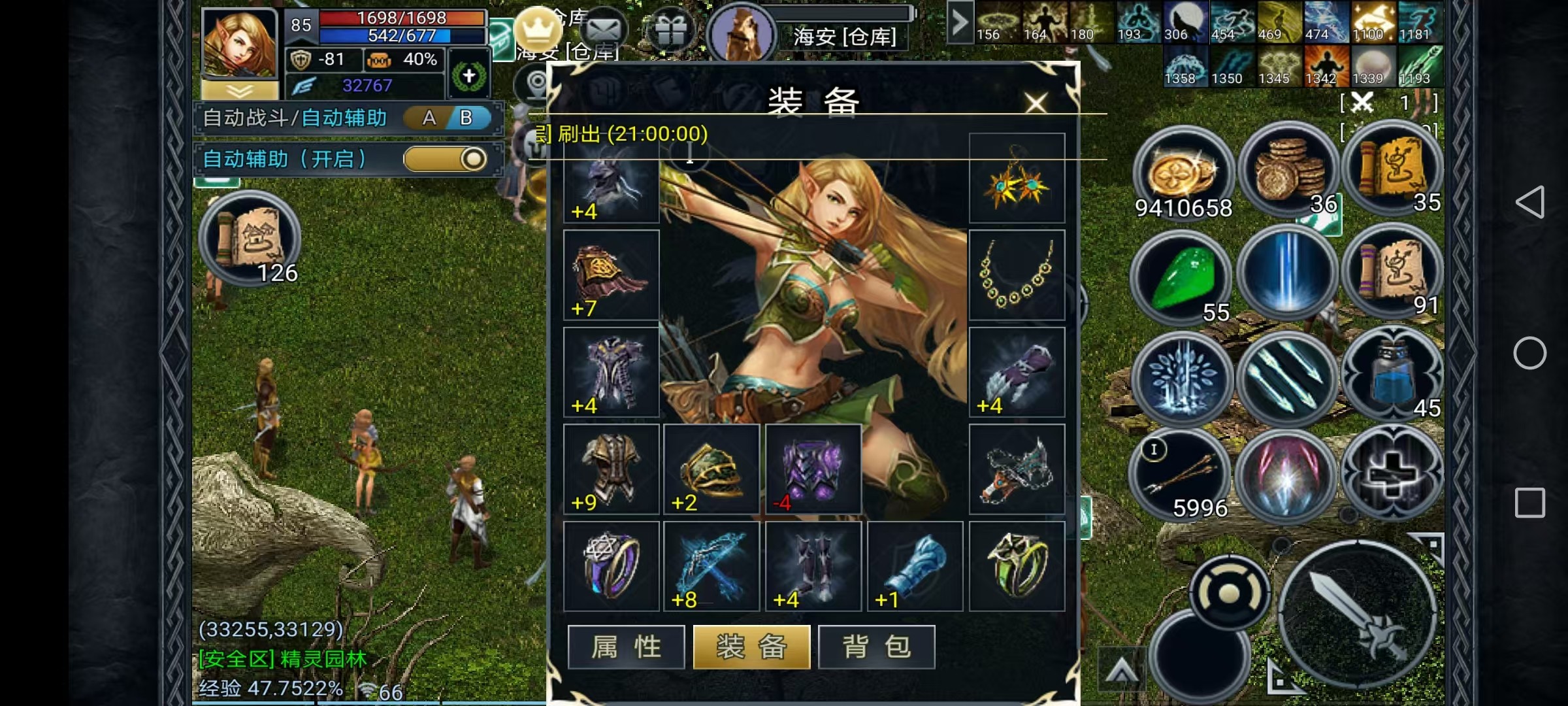Image resolution: width=1568 pixels, height=706 pixels.
Task: Open the mail envelope icon
Action: click(x=603, y=29)
